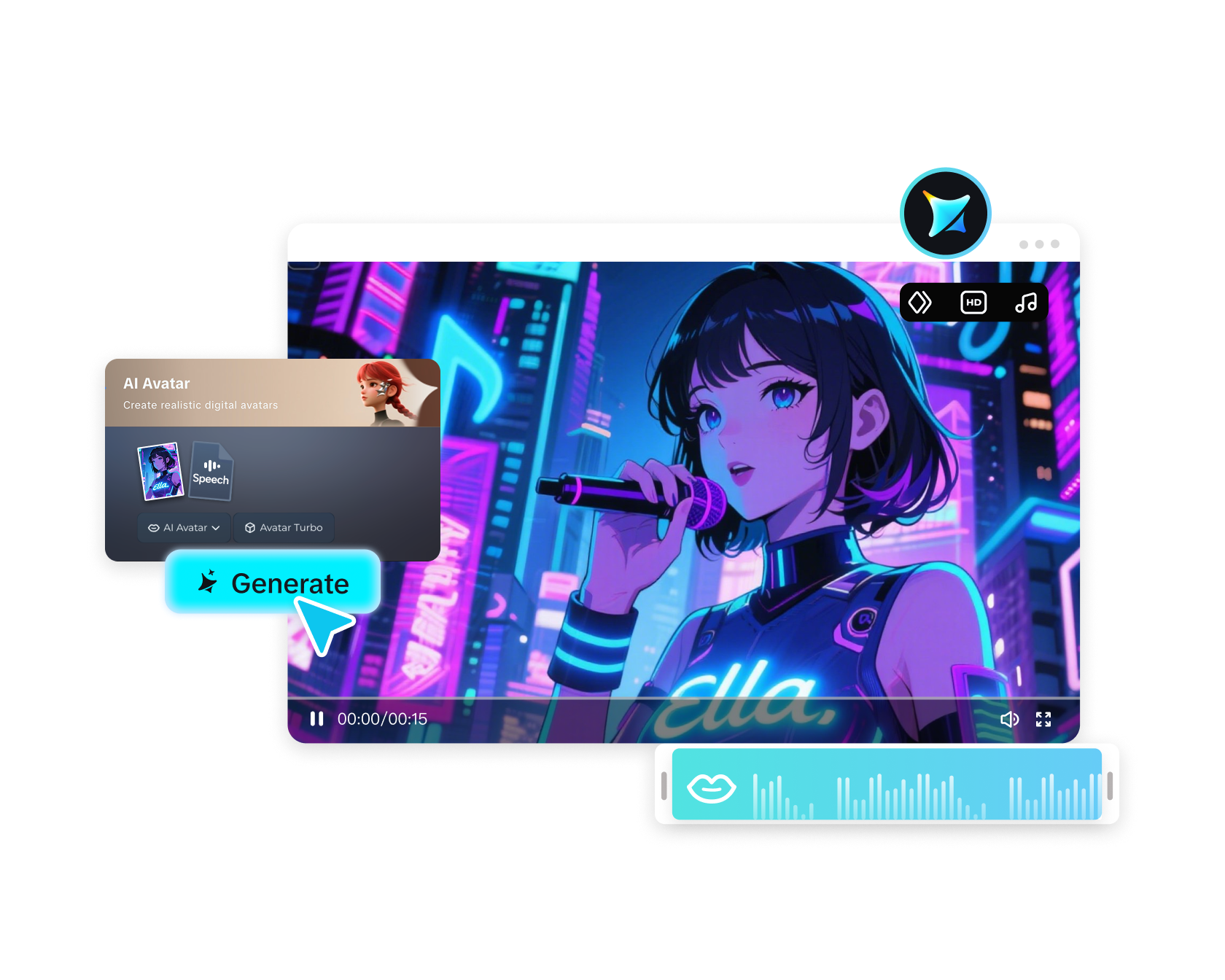Image resolution: width=1225 pixels, height=980 pixels.
Task: Mute the video with the speaker icon
Action: pyautogui.click(x=1011, y=719)
